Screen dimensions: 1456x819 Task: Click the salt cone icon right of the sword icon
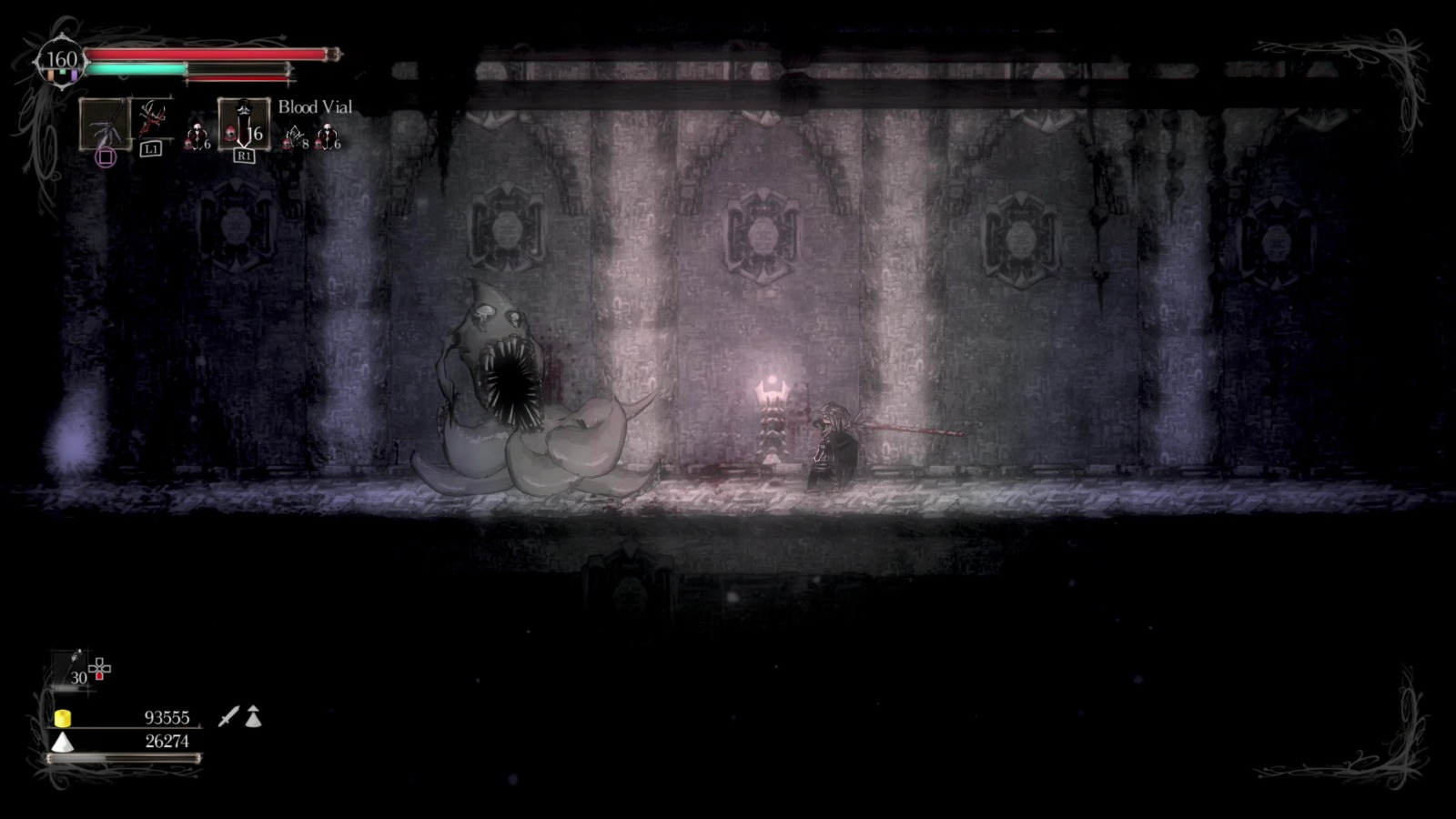tap(253, 717)
